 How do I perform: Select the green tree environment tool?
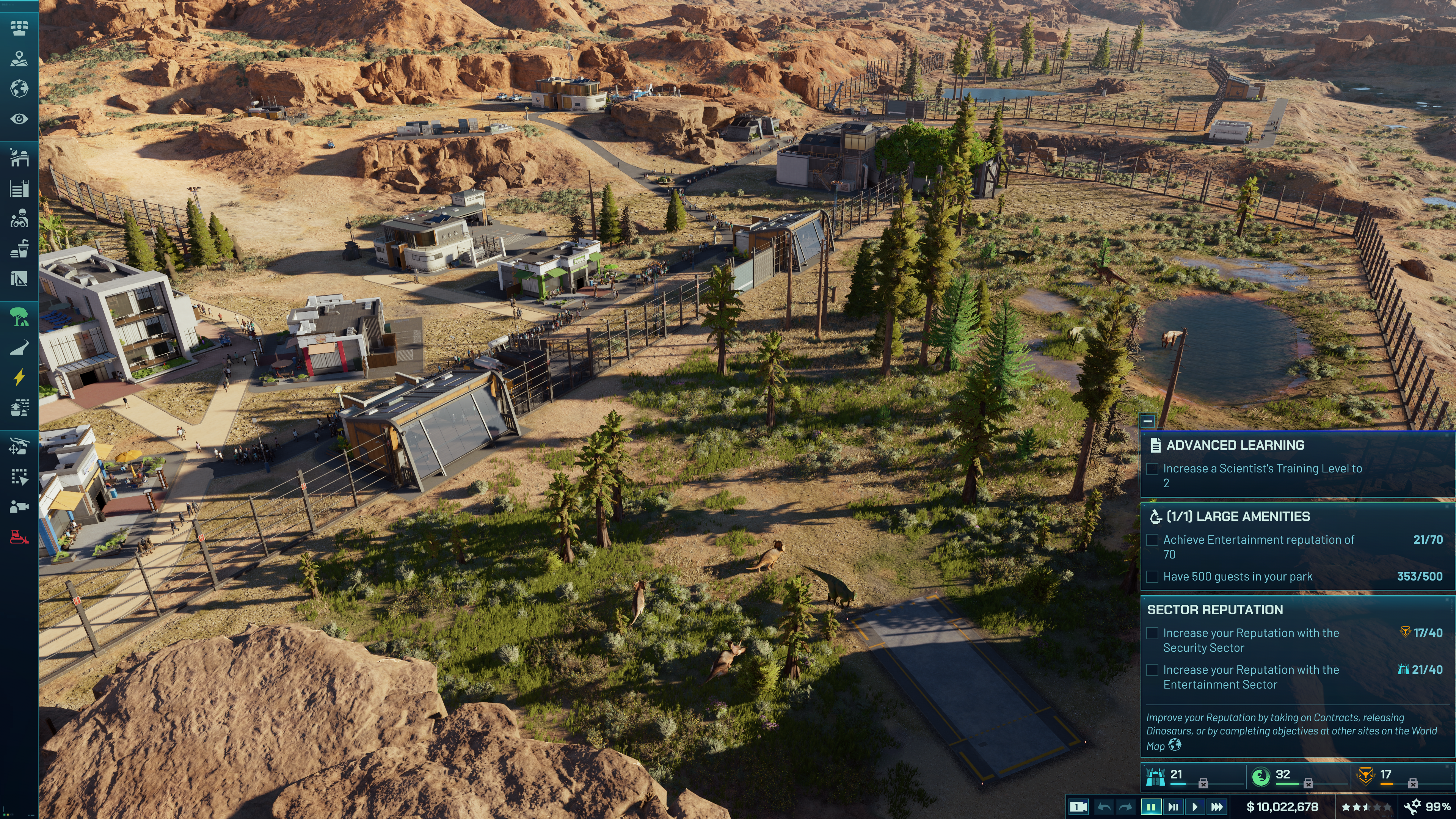tap(19, 317)
